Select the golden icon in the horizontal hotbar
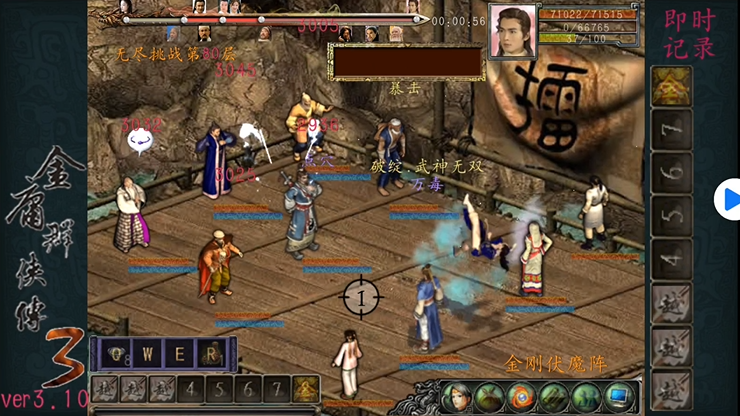 [306, 389]
